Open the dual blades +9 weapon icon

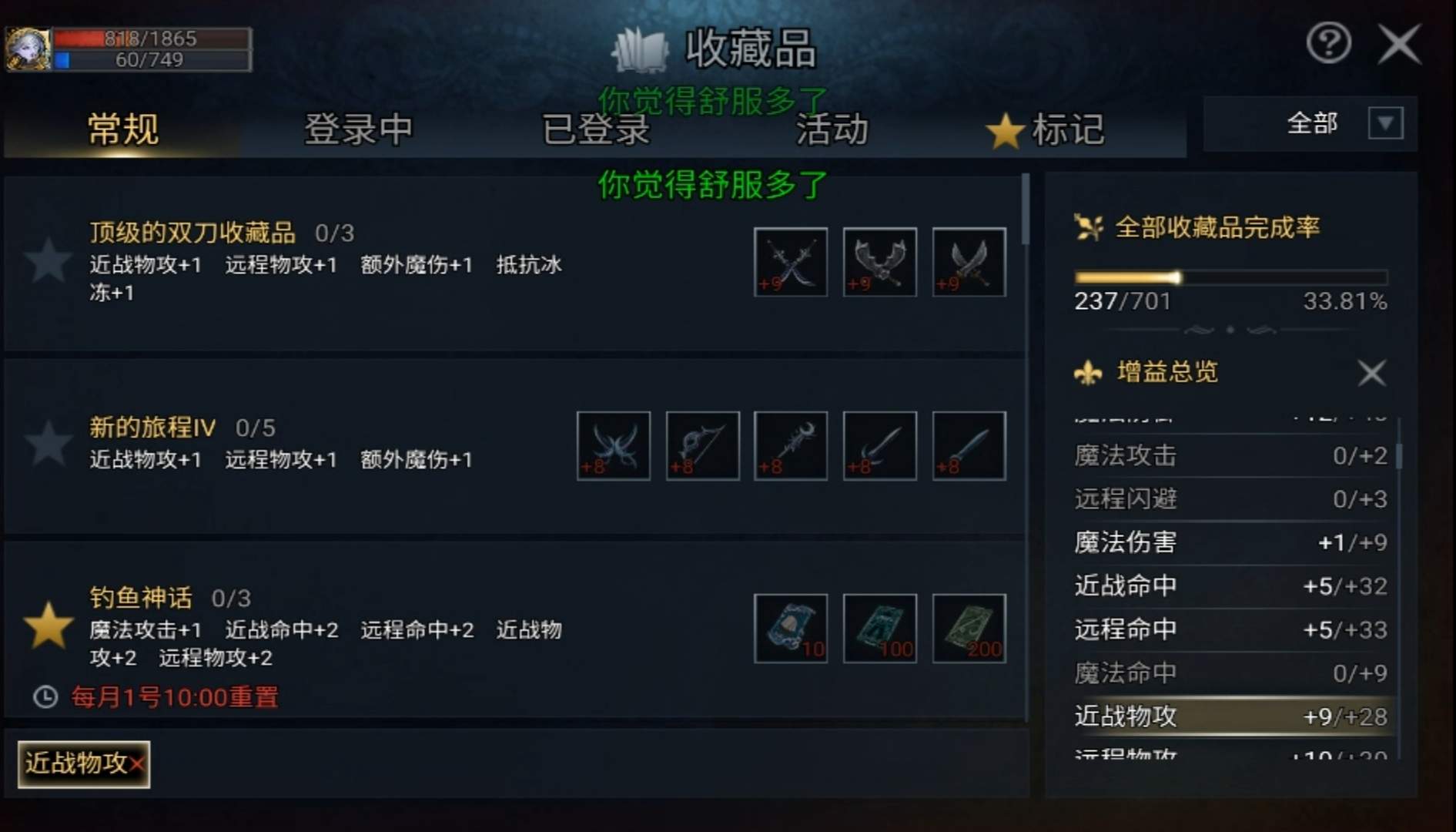790,262
